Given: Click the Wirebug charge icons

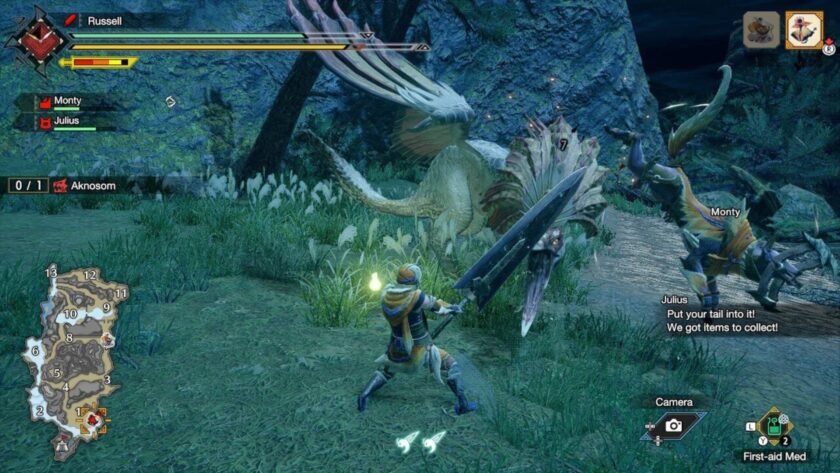Looking at the screenshot, I should pos(420,442).
